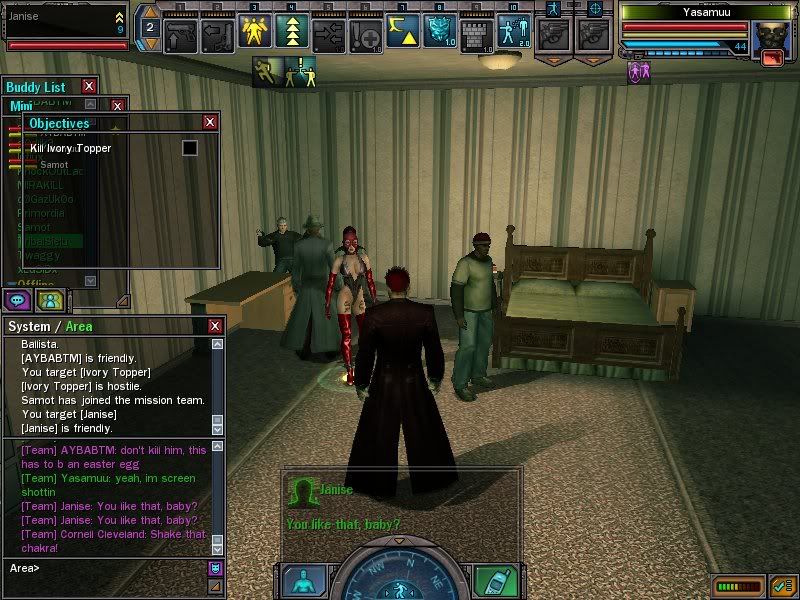800x600 pixels.
Task: Select the yellow triangle kick ability
Action: click(403, 32)
